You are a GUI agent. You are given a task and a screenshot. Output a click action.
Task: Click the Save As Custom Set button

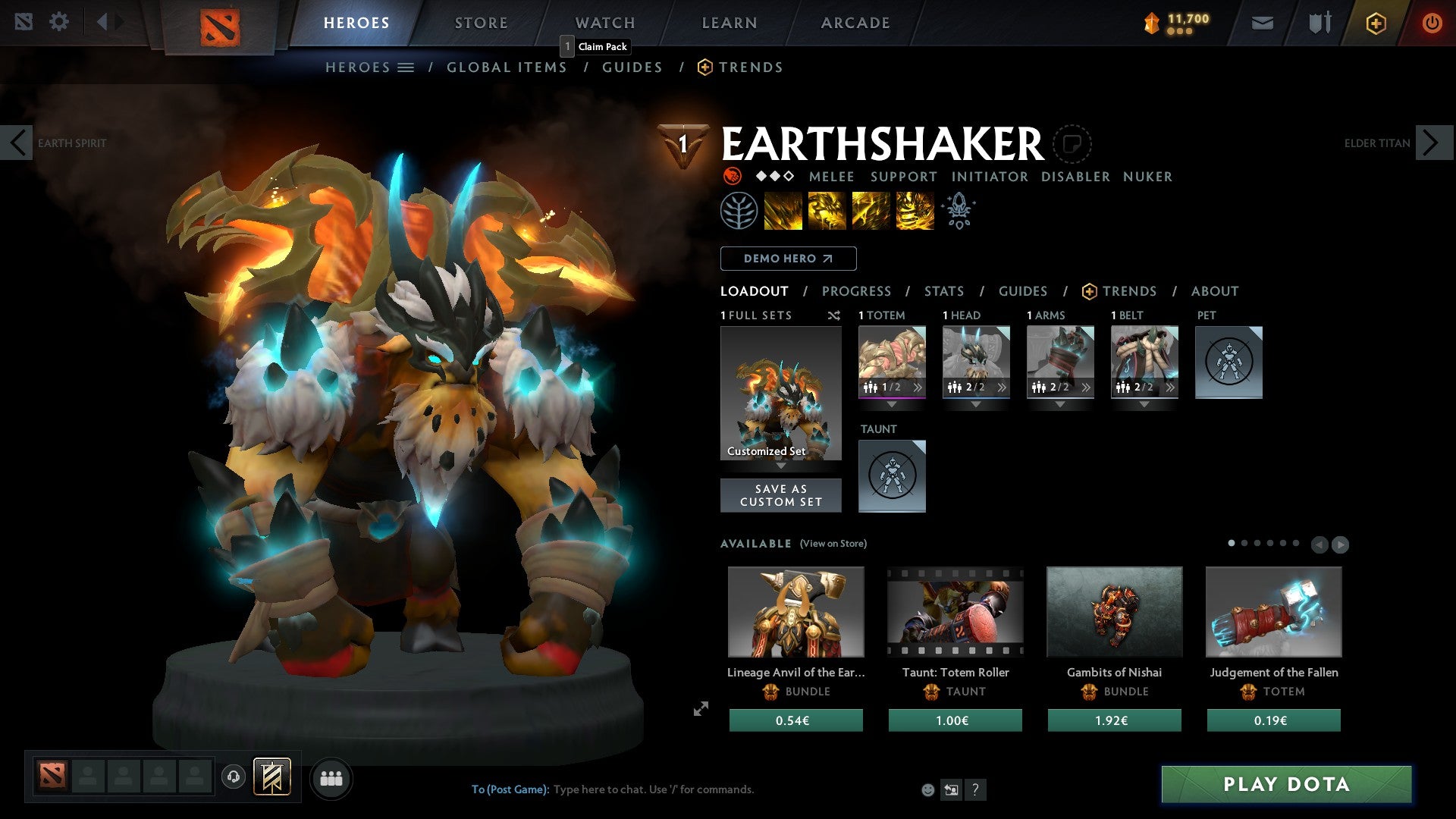tap(780, 494)
